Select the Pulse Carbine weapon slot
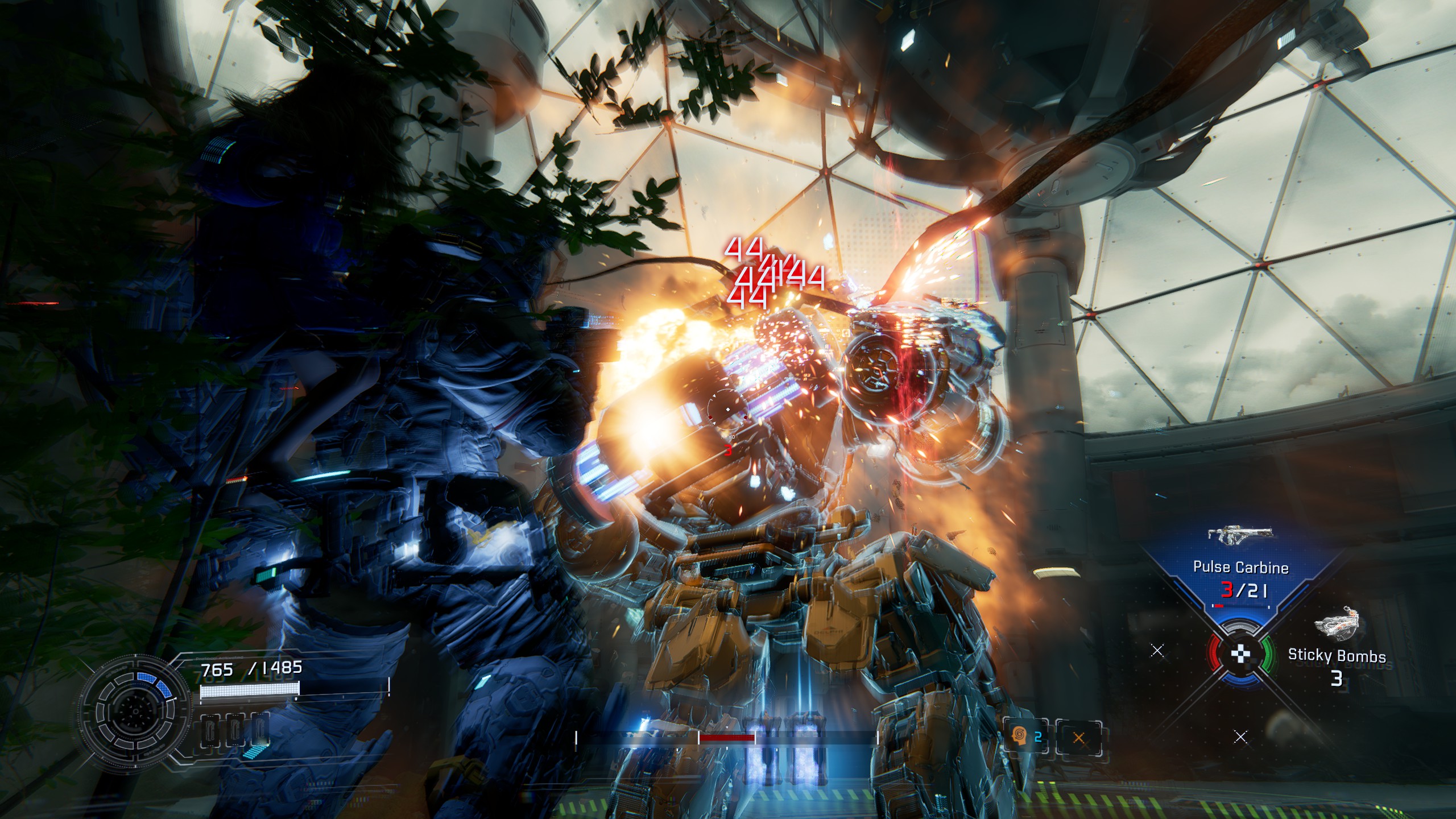This screenshot has width=1456, height=819. pos(1240,568)
